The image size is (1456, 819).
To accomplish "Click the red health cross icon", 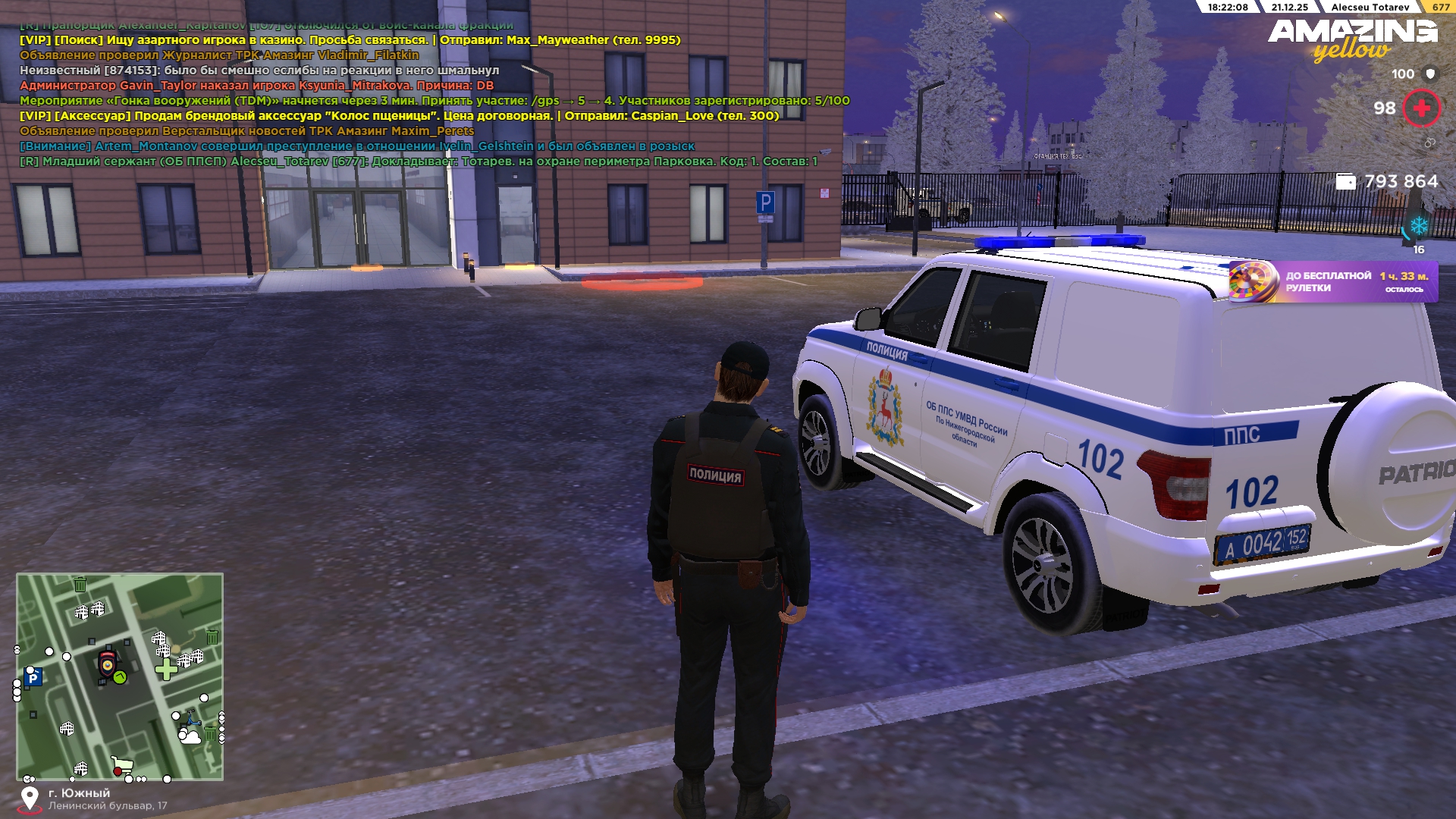I will click(x=1421, y=108).
